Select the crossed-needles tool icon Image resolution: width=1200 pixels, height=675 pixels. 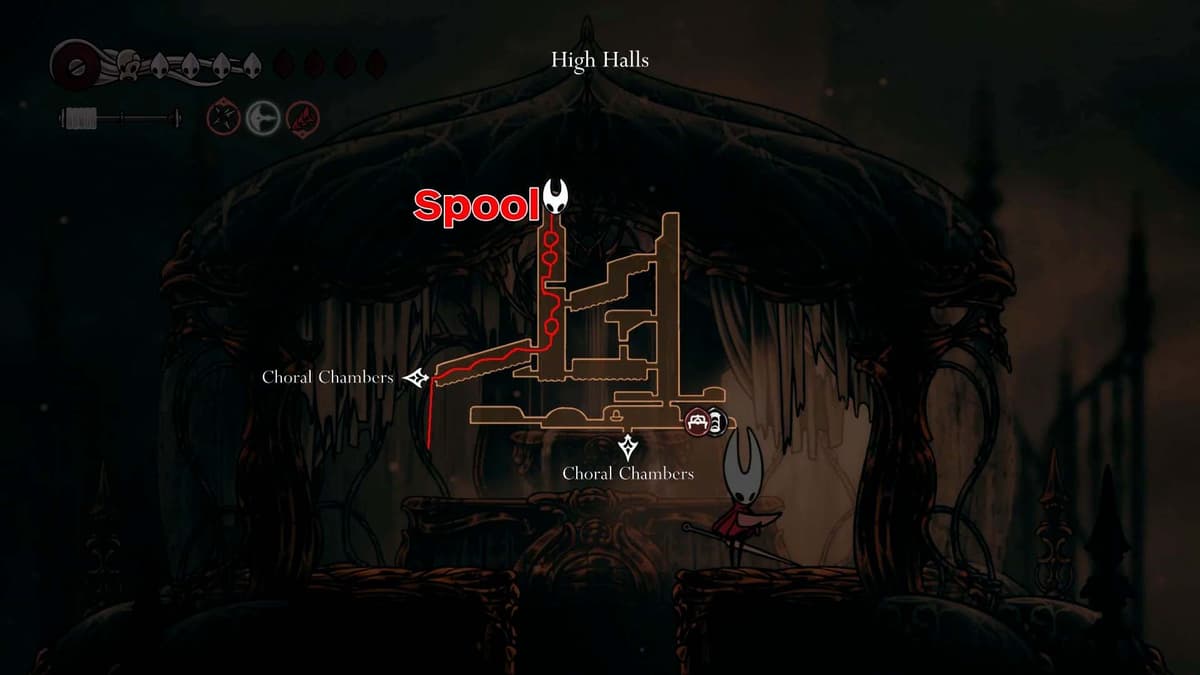tap(222, 119)
